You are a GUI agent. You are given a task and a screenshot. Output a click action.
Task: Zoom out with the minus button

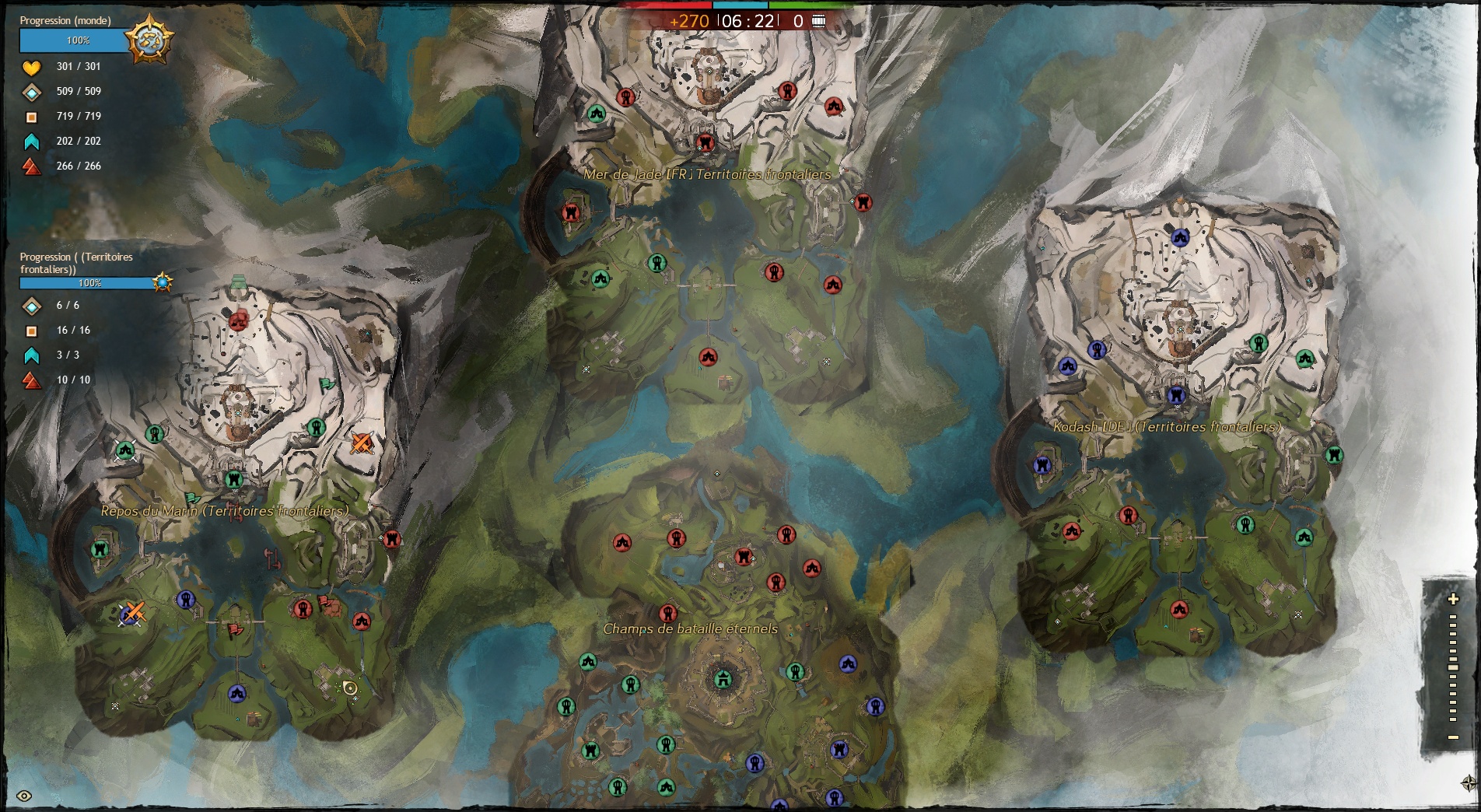1452,737
